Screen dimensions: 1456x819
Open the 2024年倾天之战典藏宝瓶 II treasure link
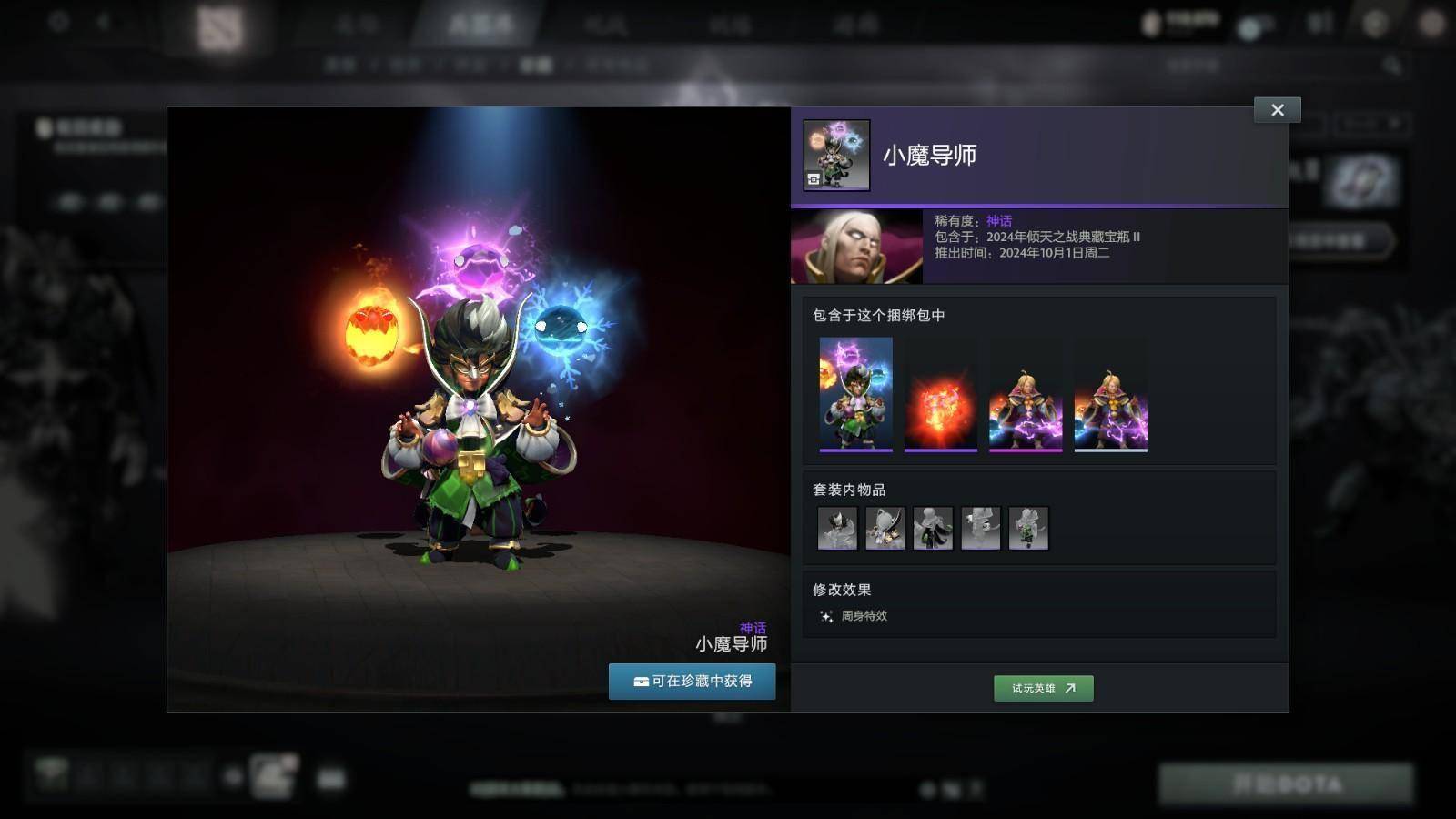coord(1063,237)
